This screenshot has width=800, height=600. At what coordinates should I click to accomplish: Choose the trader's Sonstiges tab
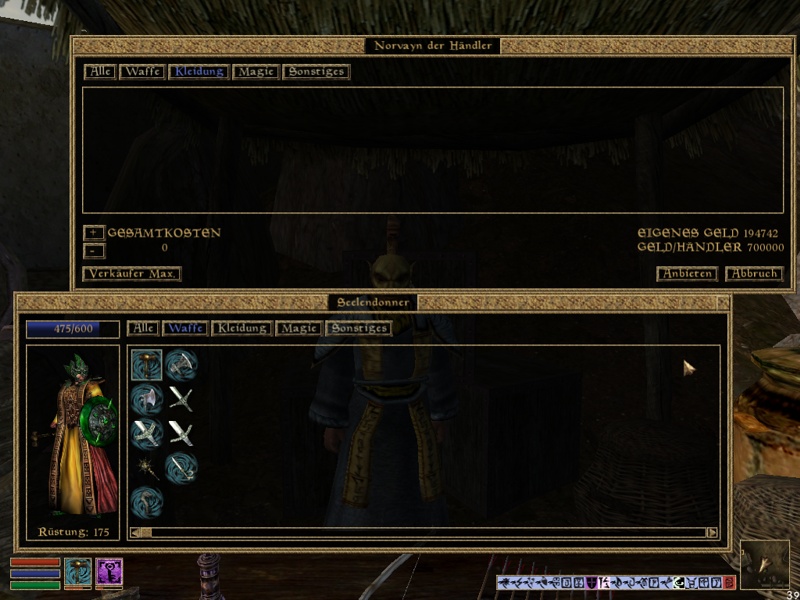(316, 72)
